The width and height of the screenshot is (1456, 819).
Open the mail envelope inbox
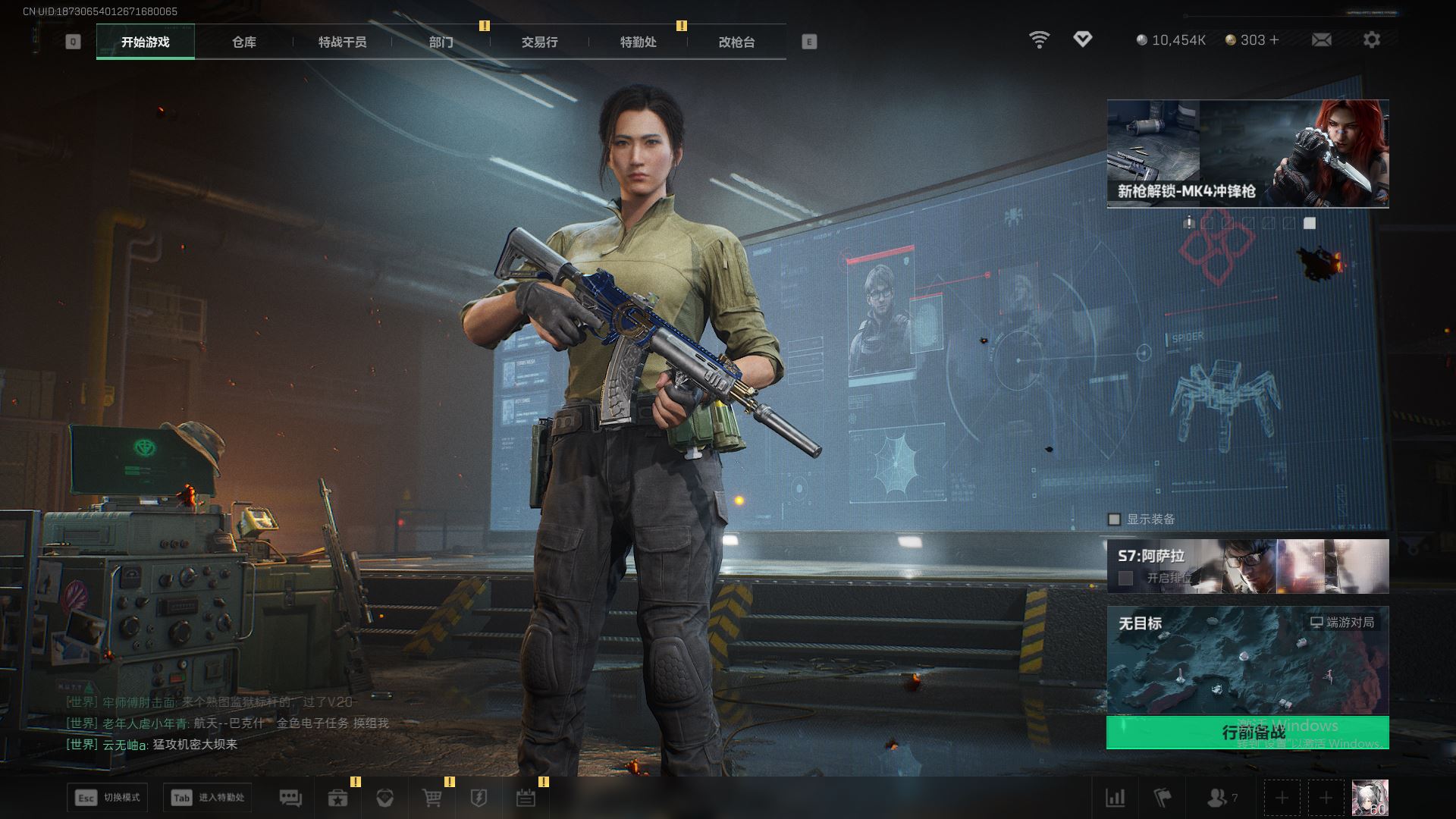1321,39
